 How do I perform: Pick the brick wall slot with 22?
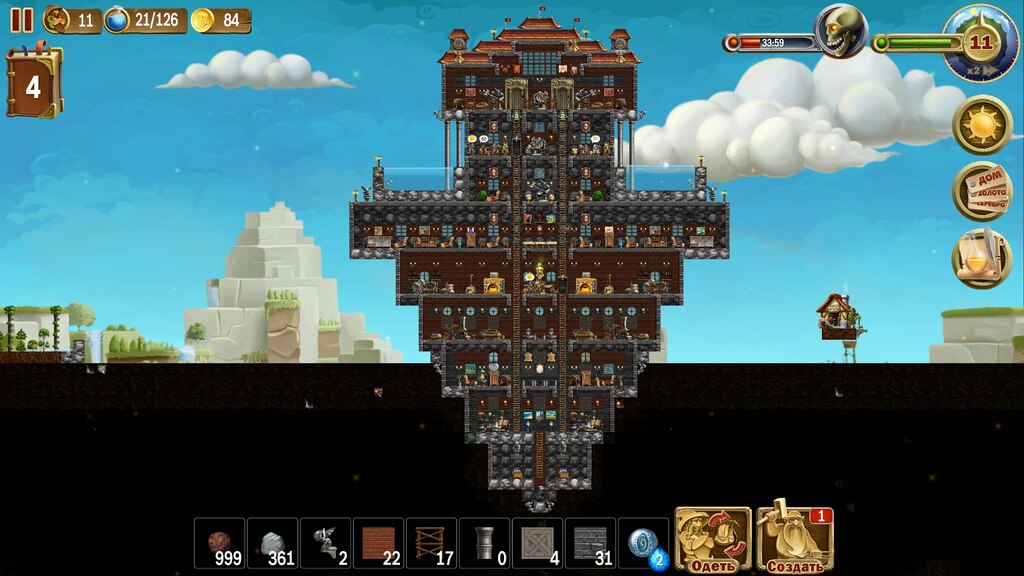(378, 543)
